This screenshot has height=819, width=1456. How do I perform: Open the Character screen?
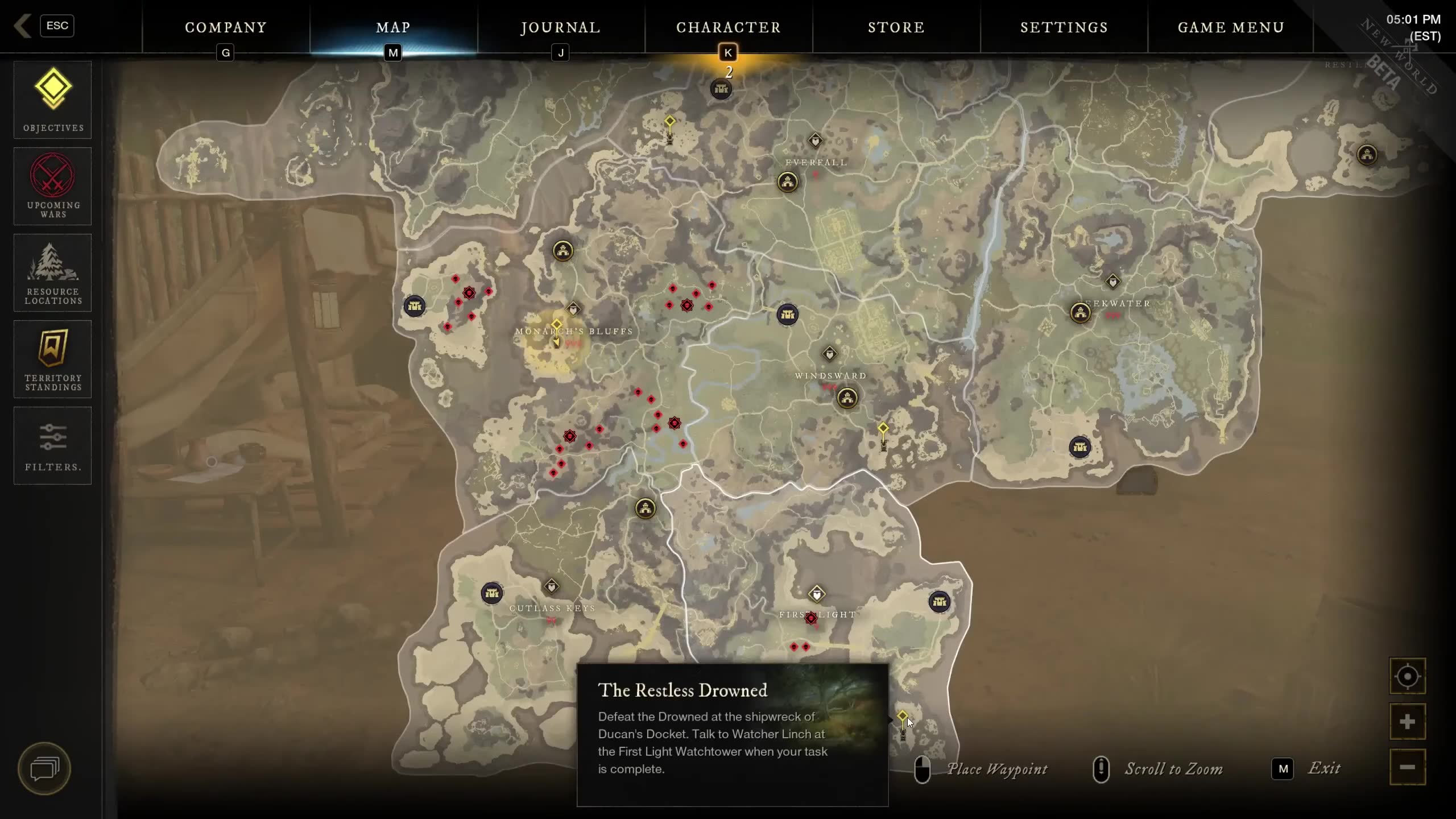point(728,27)
